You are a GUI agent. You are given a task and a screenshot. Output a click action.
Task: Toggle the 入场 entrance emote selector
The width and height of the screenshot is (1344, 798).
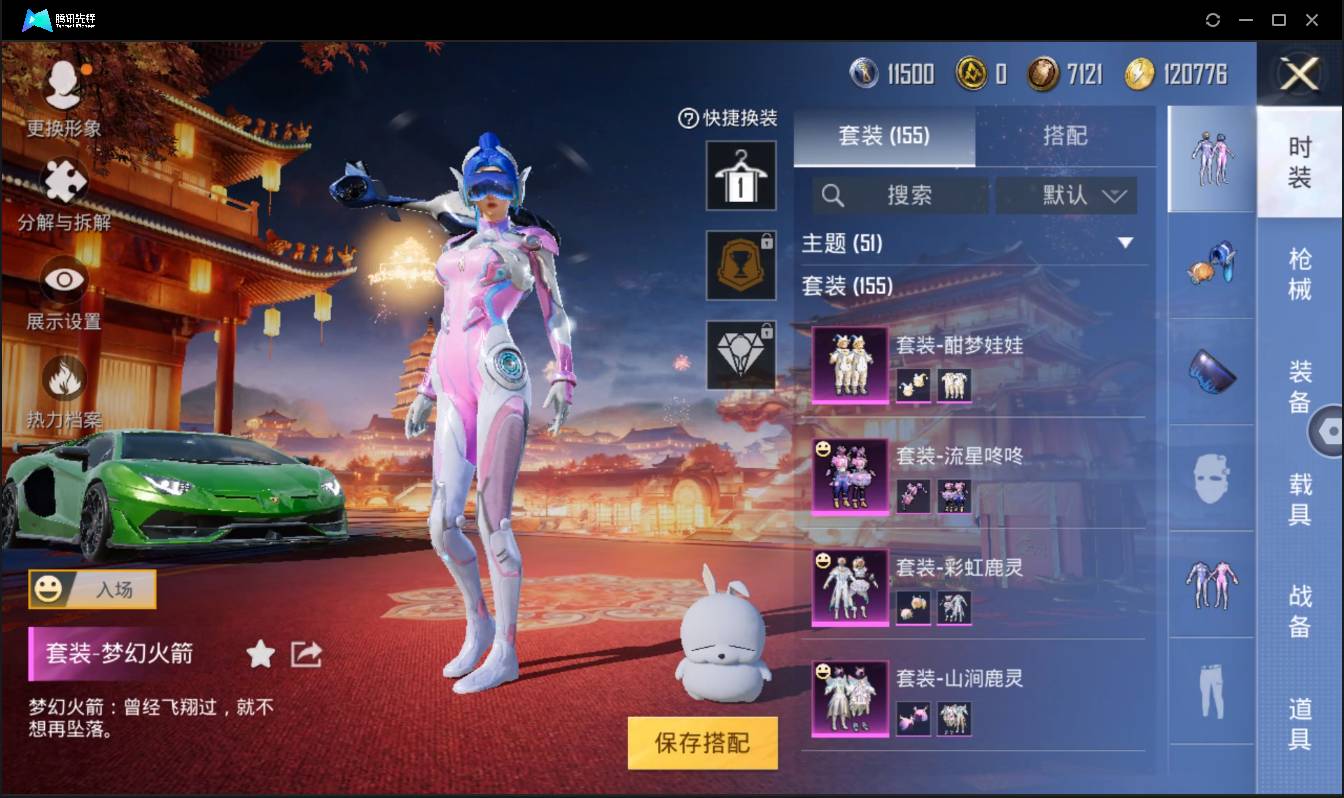pyautogui.click(x=91, y=590)
